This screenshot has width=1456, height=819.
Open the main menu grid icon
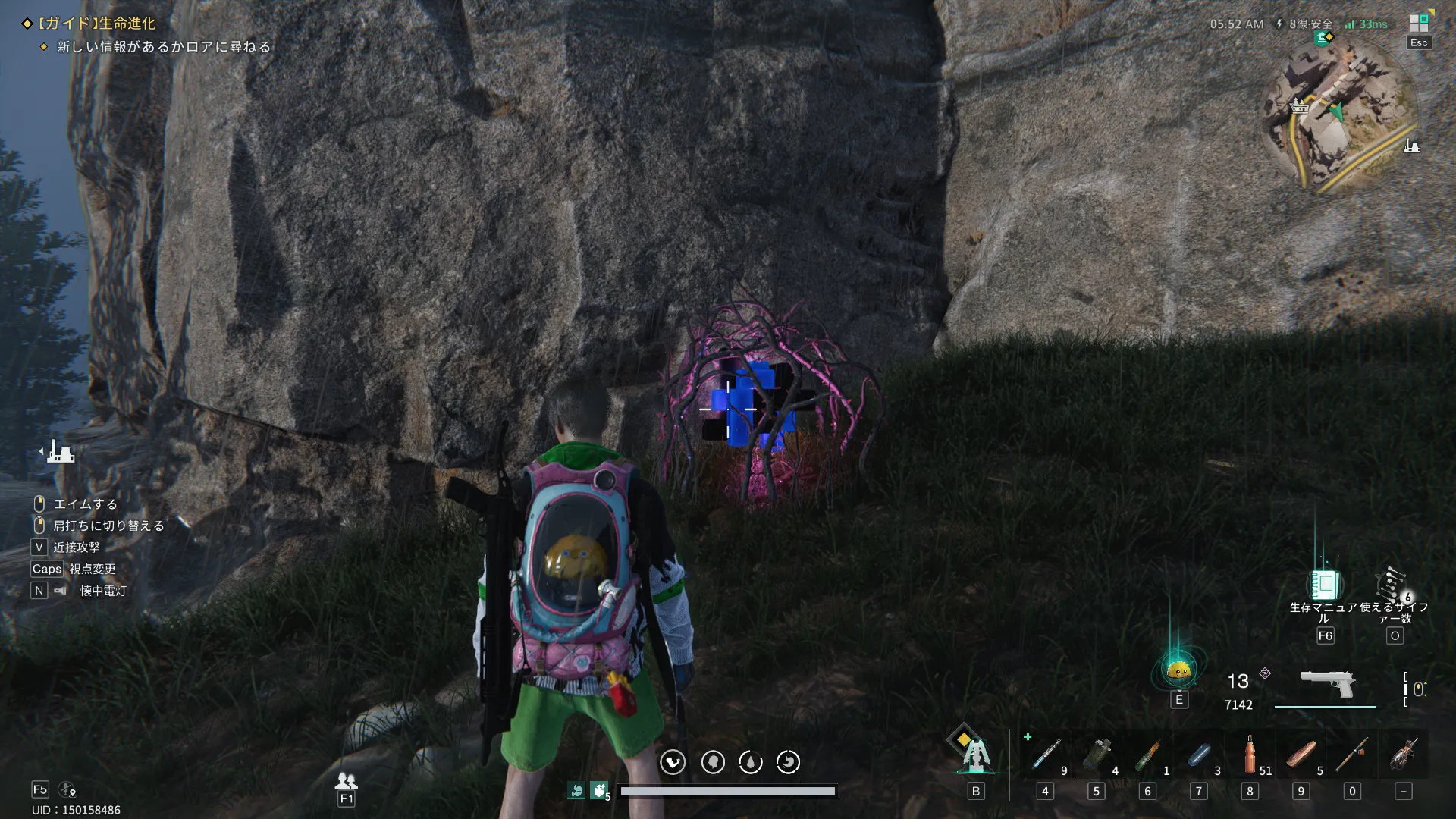[1419, 24]
